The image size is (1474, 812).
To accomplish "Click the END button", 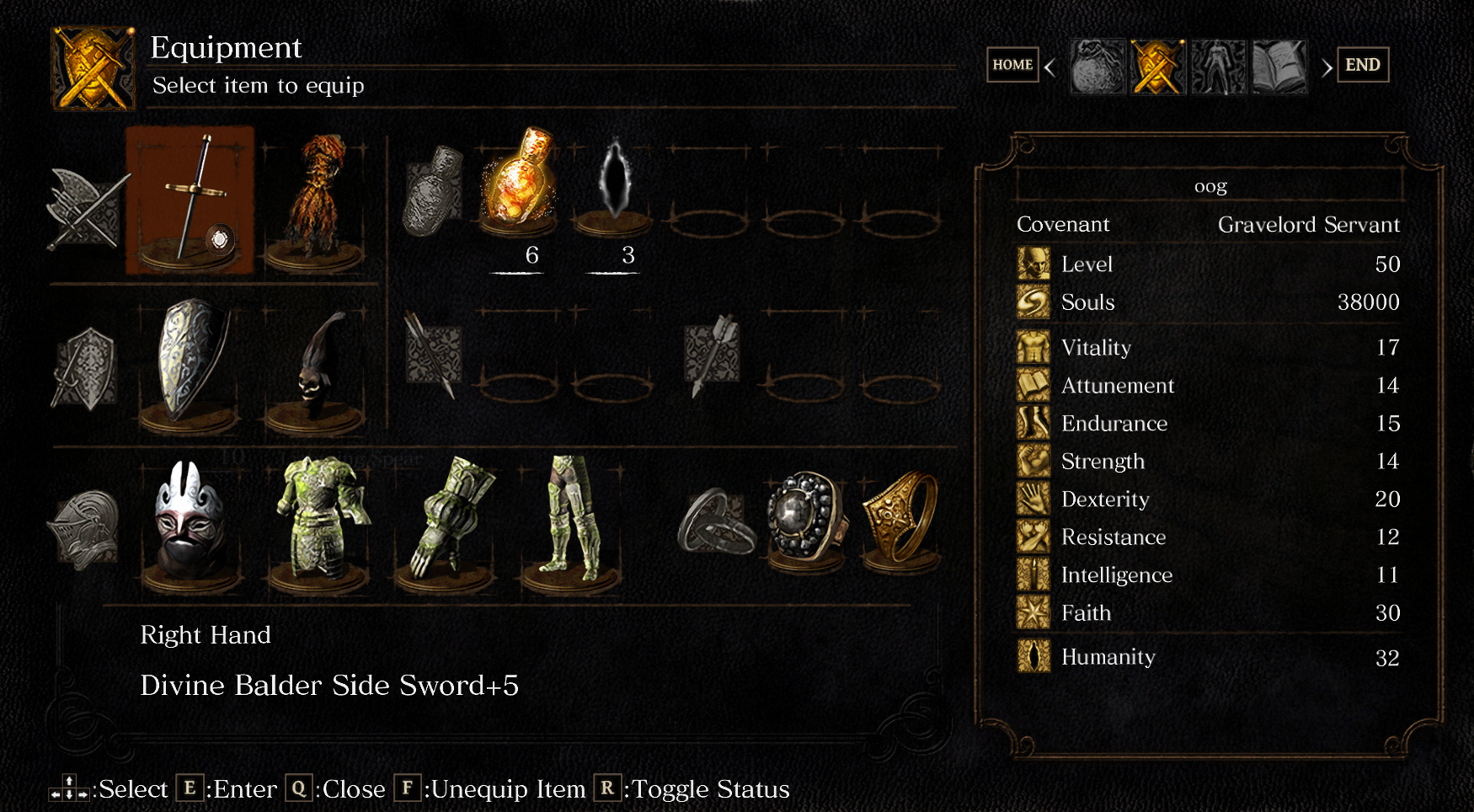I will tap(1362, 65).
